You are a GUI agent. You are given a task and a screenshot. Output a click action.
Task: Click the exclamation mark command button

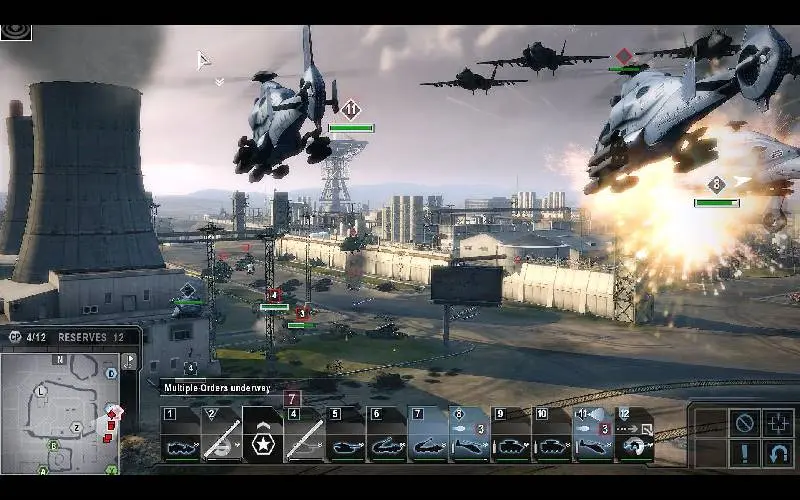[744, 455]
